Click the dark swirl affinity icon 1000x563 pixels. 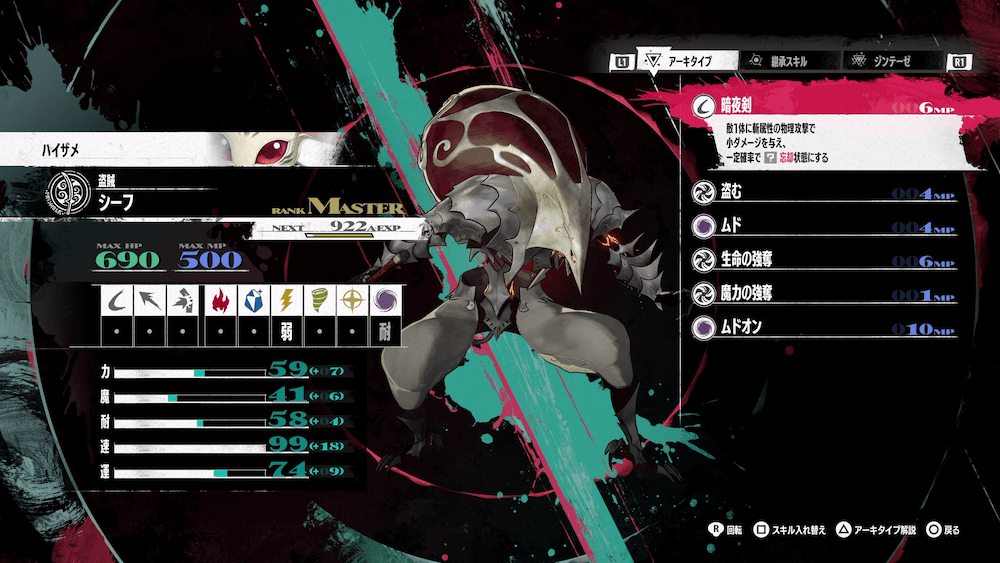coord(385,300)
